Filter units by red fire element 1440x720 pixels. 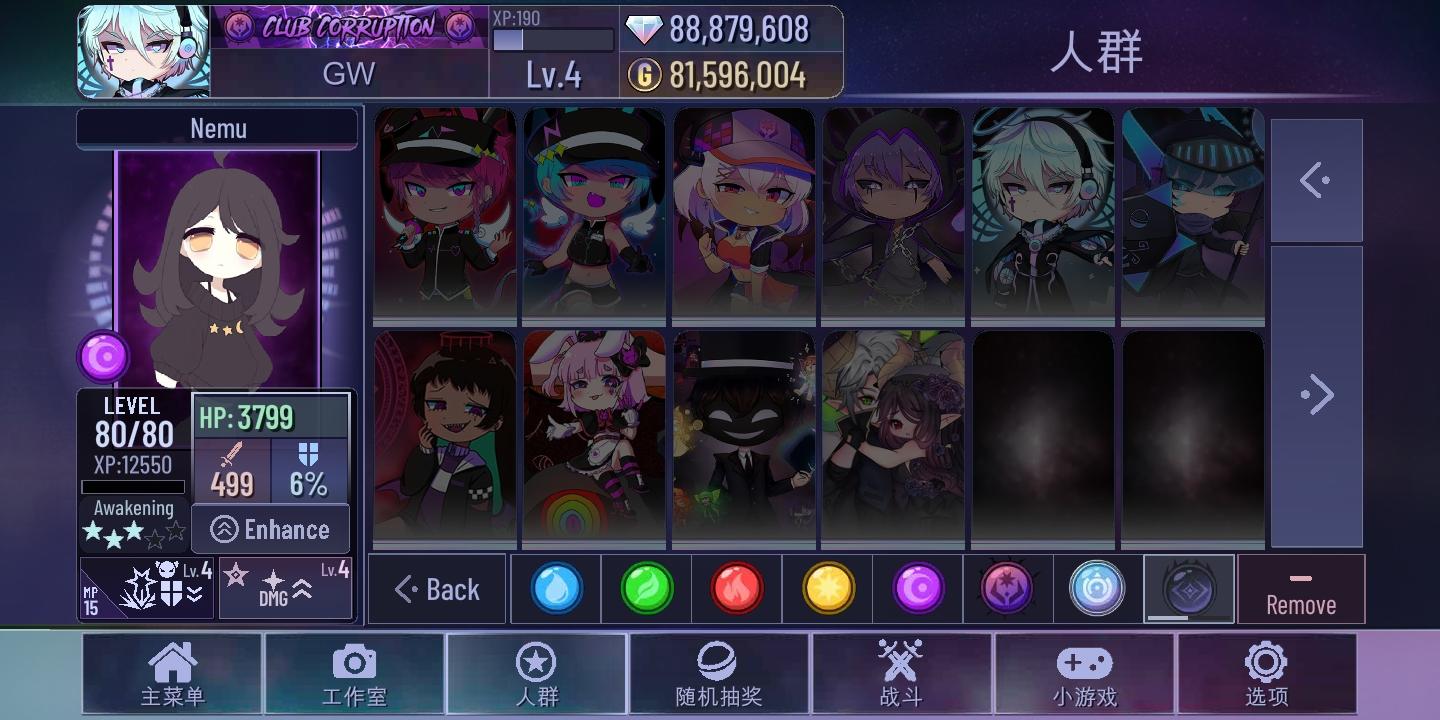tap(737, 589)
